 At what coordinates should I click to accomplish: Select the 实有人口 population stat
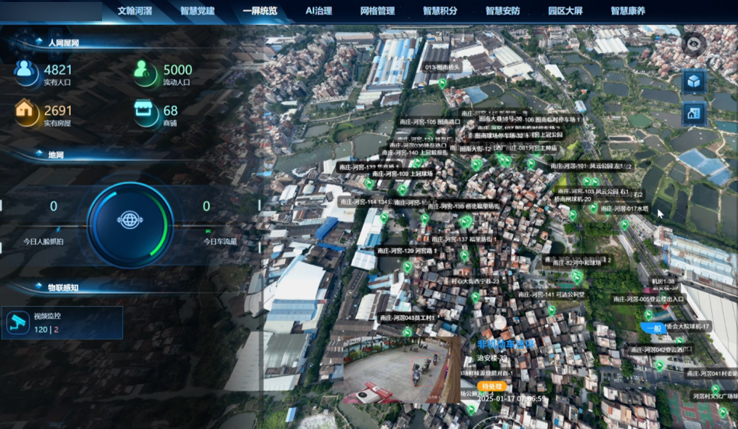click(44, 75)
